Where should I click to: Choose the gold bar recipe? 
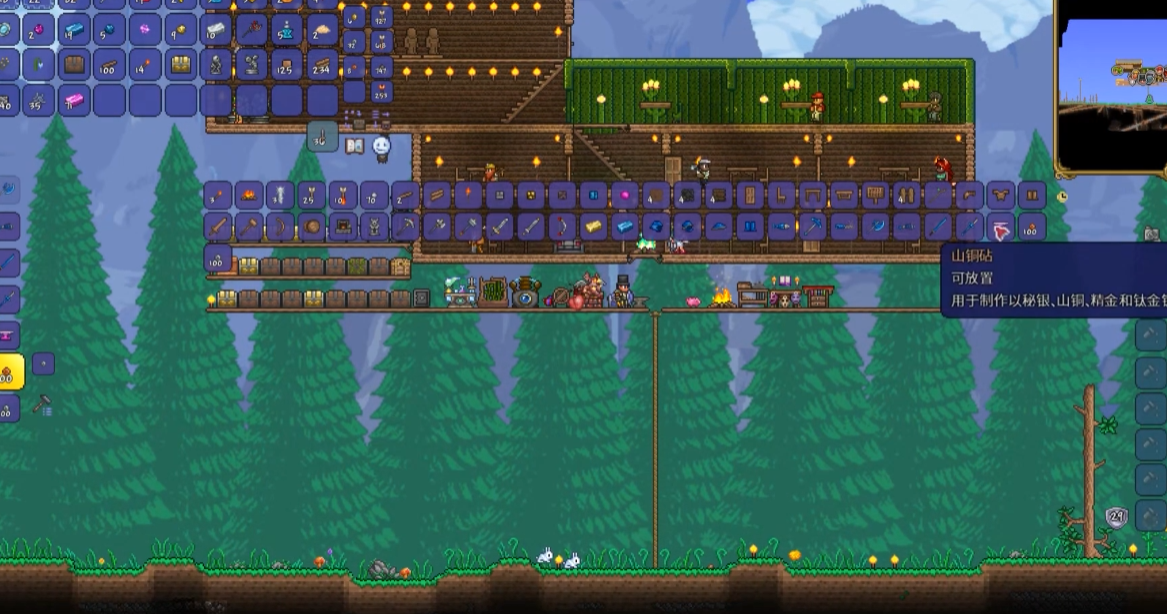coord(593,227)
